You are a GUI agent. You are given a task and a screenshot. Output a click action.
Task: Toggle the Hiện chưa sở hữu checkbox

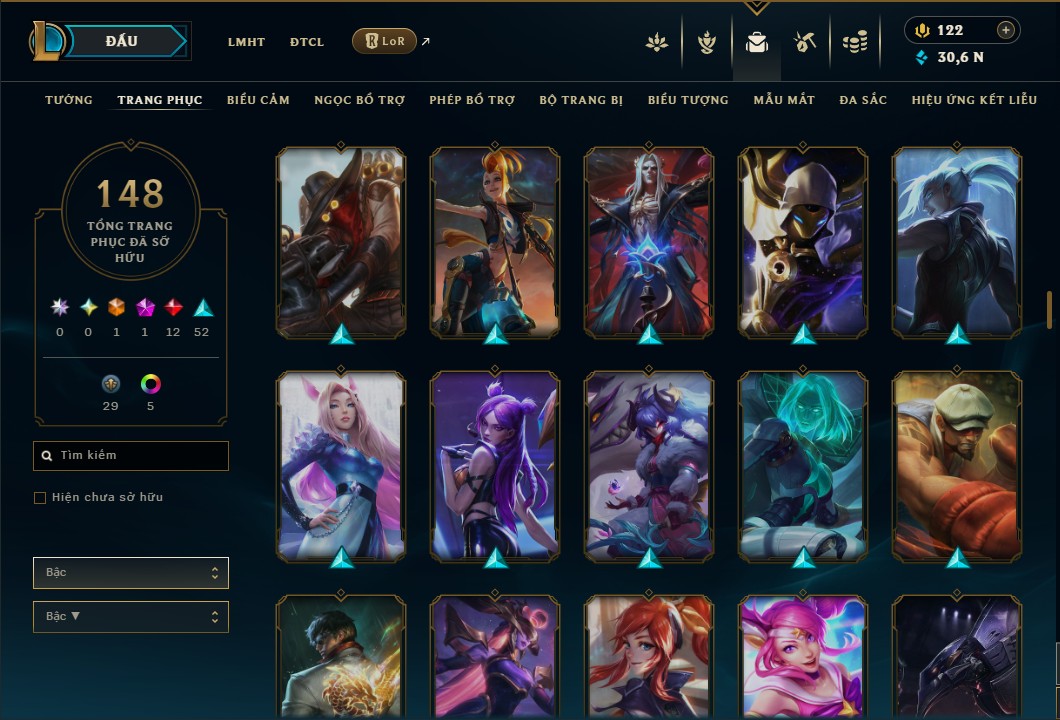pyautogui.click(x=40, y=498)
